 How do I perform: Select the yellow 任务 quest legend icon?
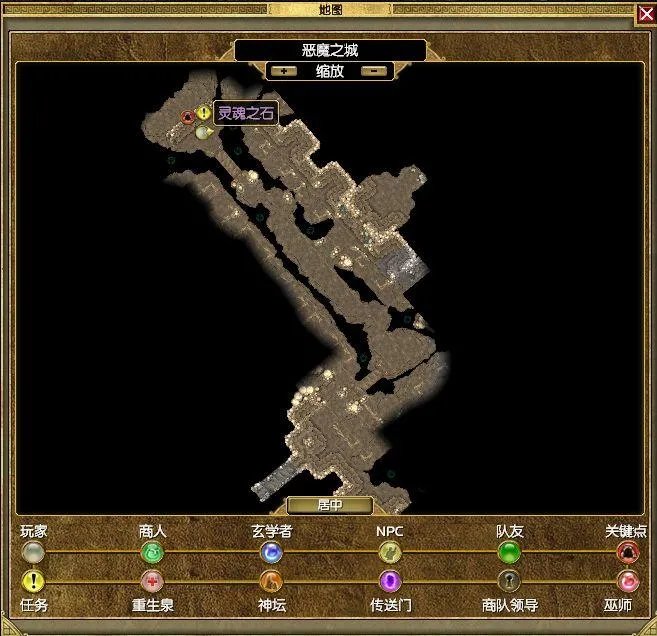34,581
